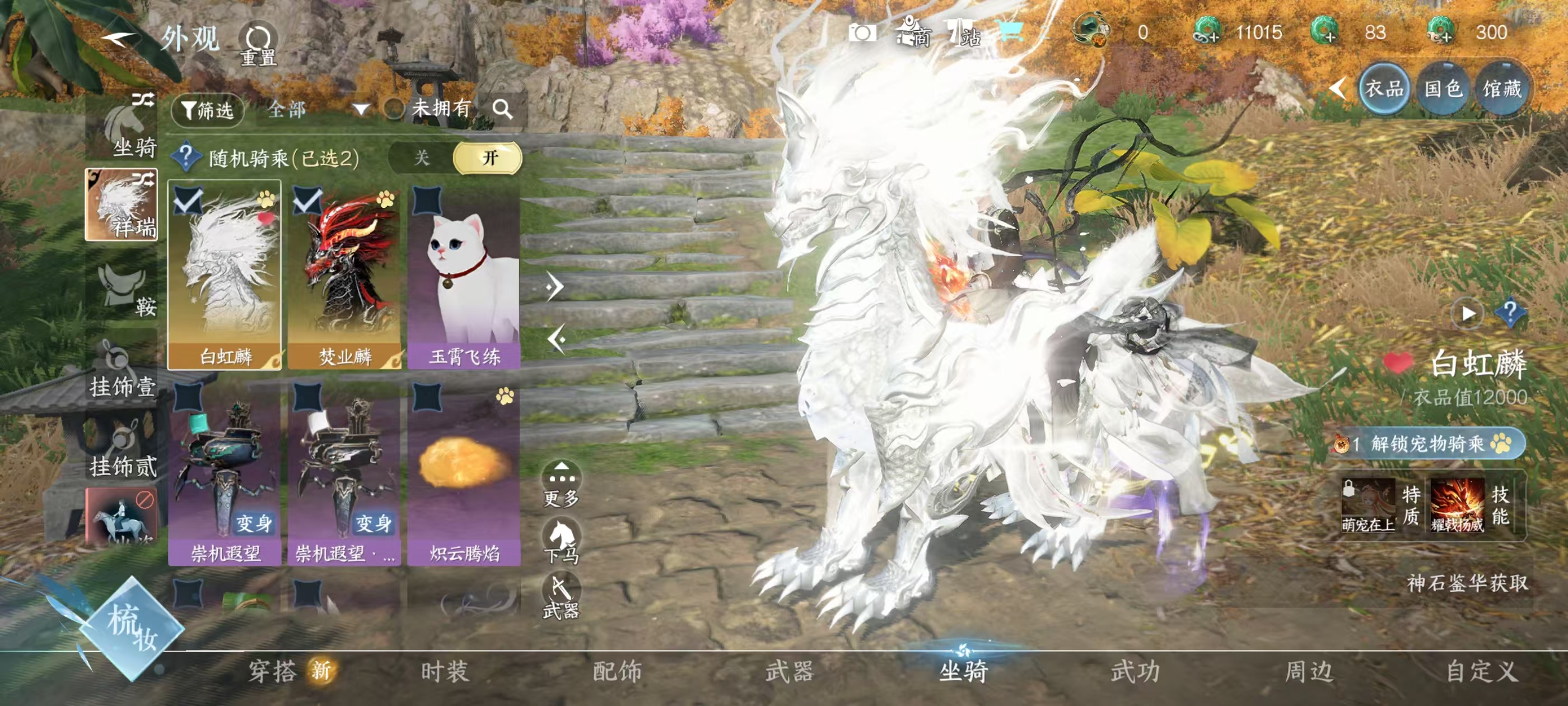The image size is (1568, 706).
Task: Switch random riding to 关 (off)
Action: click(x=422, y=158)
